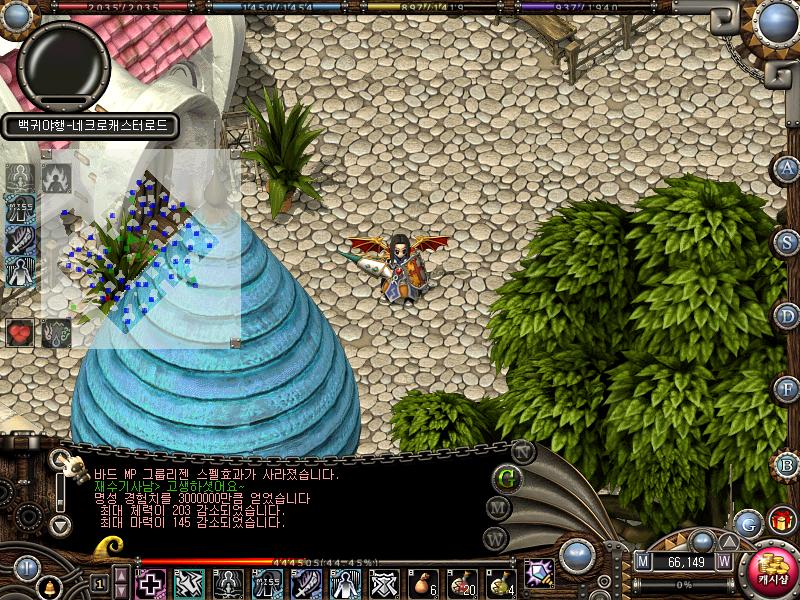Click the blue G orb beside the gift

click(748, 522)
